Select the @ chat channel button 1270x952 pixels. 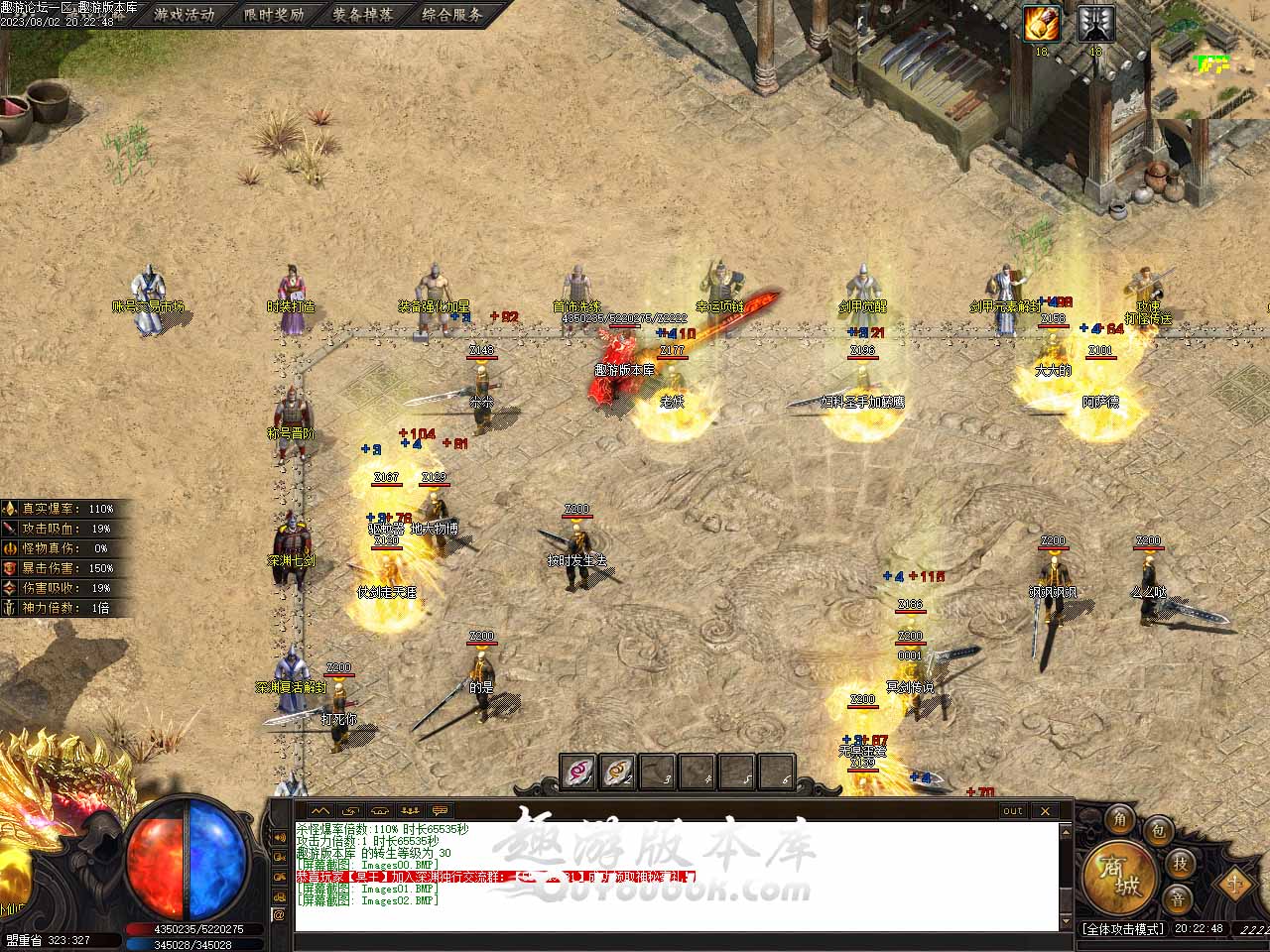(x=279, y=914)
